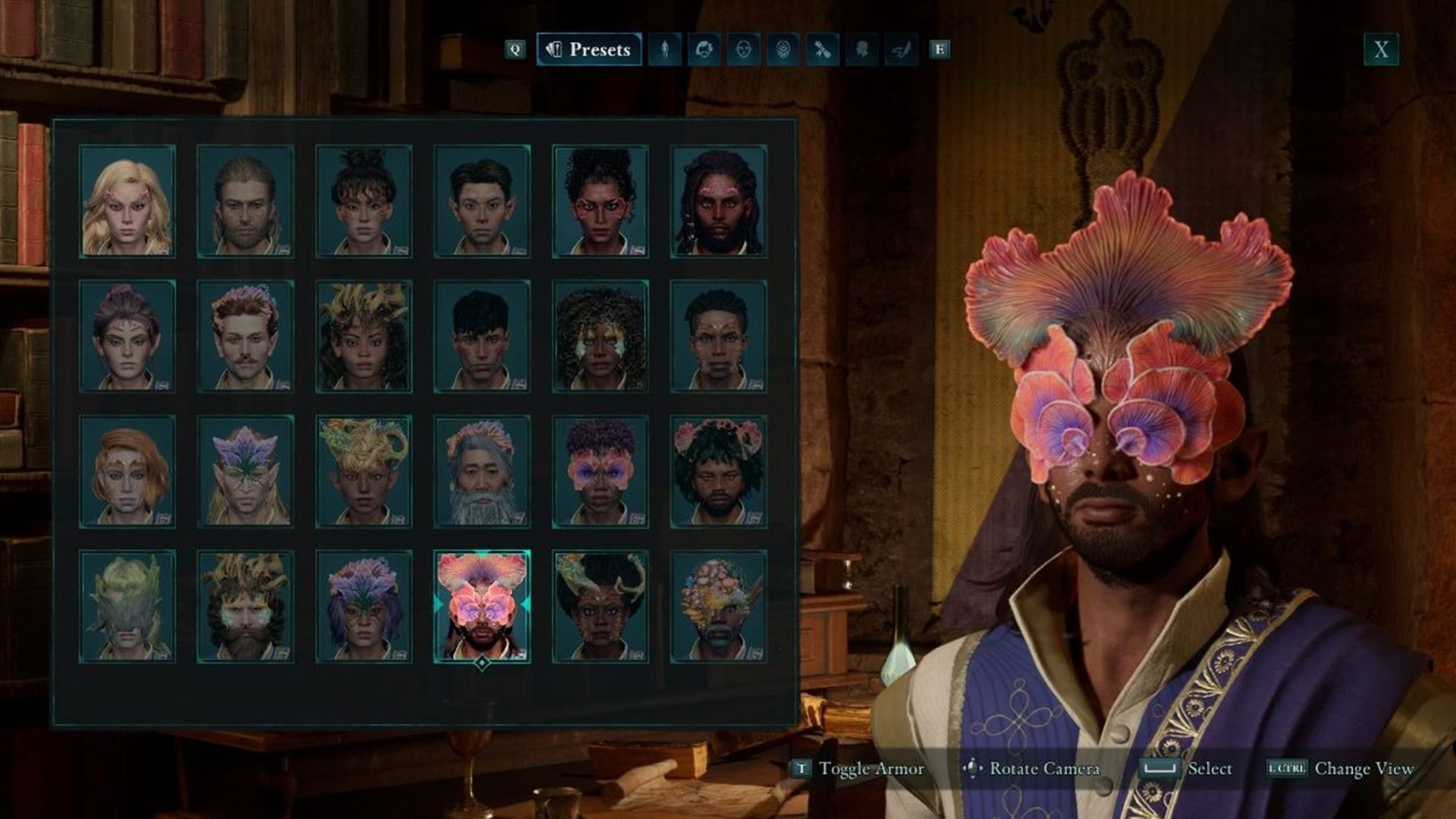Close the character creator with X
The image size is (1456, 819).
tap(1381, 50)
